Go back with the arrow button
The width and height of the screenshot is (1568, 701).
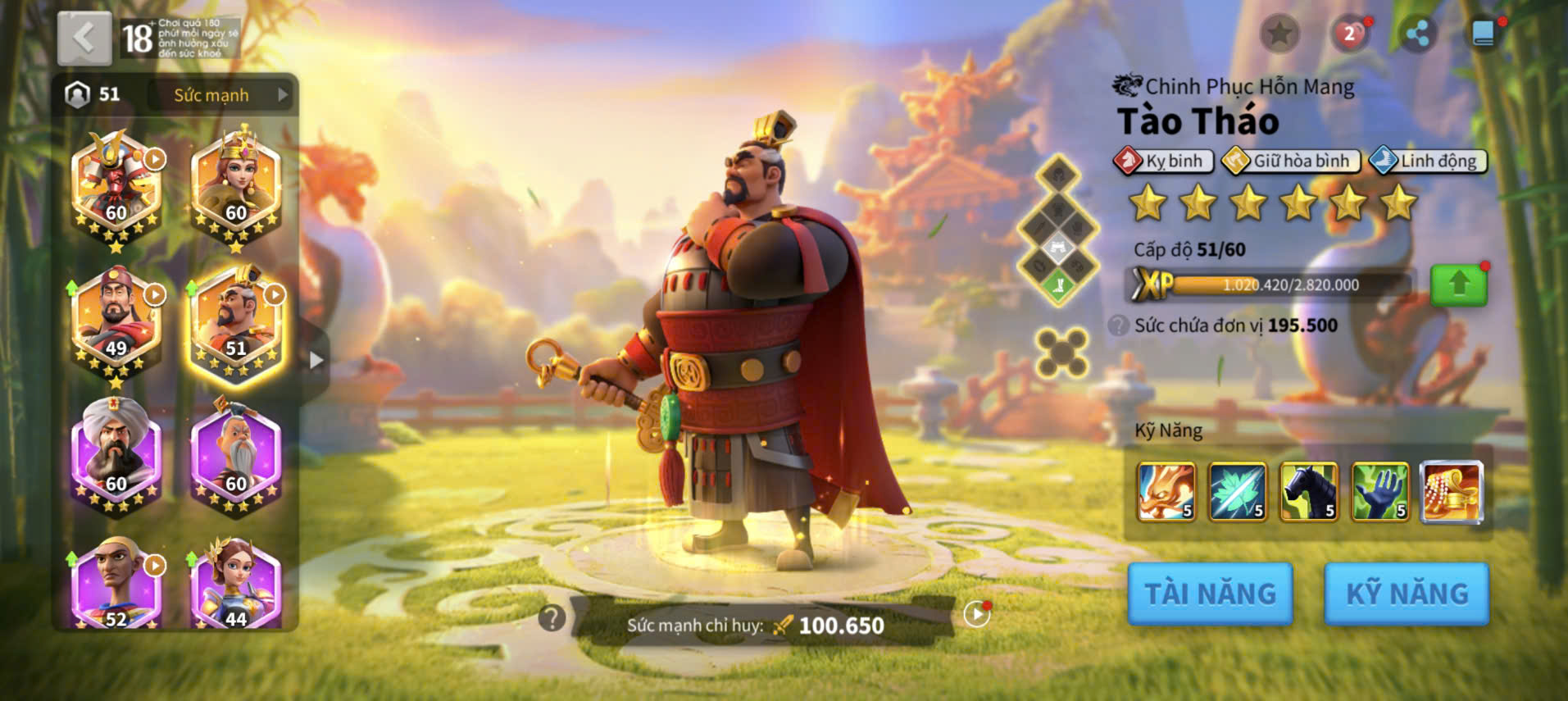click(x=84, y=39)
